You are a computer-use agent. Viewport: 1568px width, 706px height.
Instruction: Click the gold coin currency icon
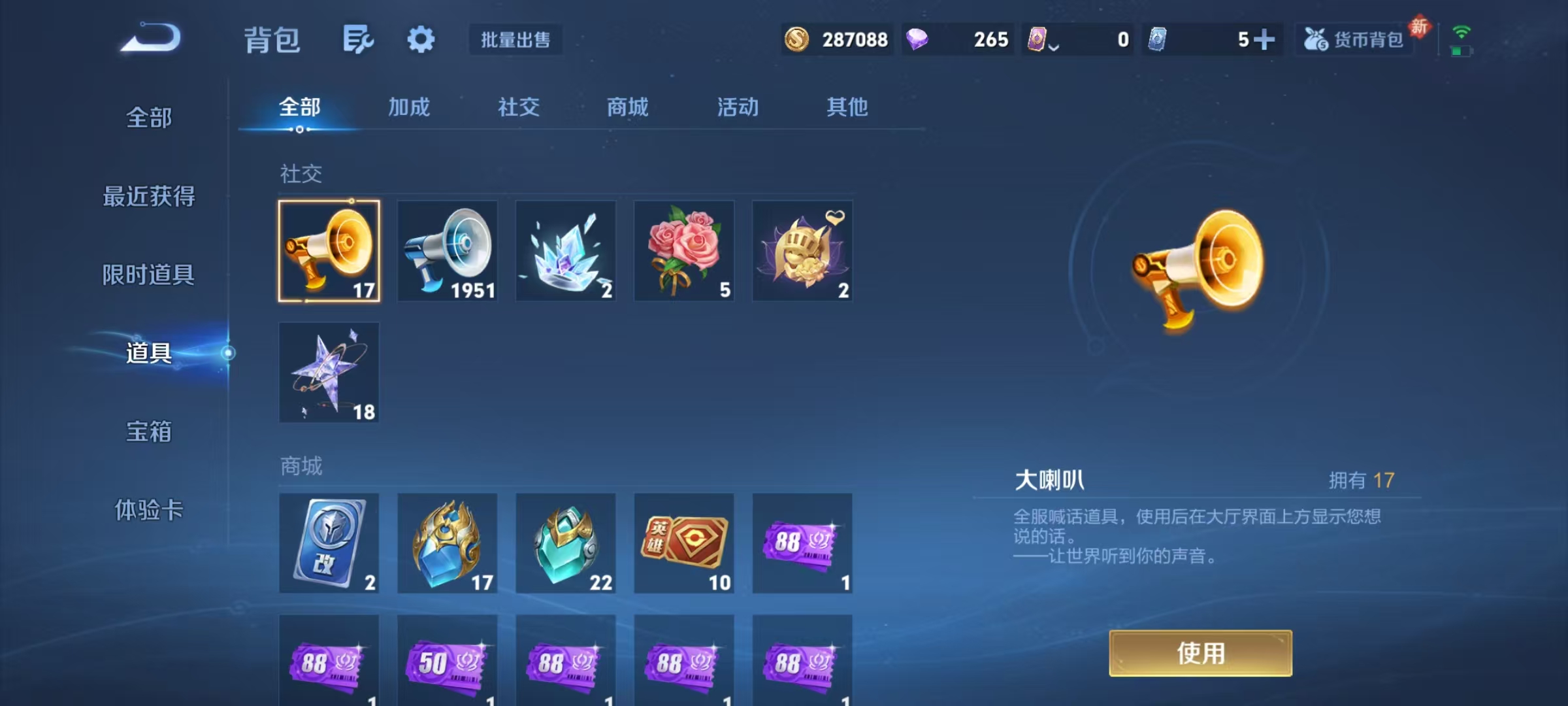click(x=796, y=40)
